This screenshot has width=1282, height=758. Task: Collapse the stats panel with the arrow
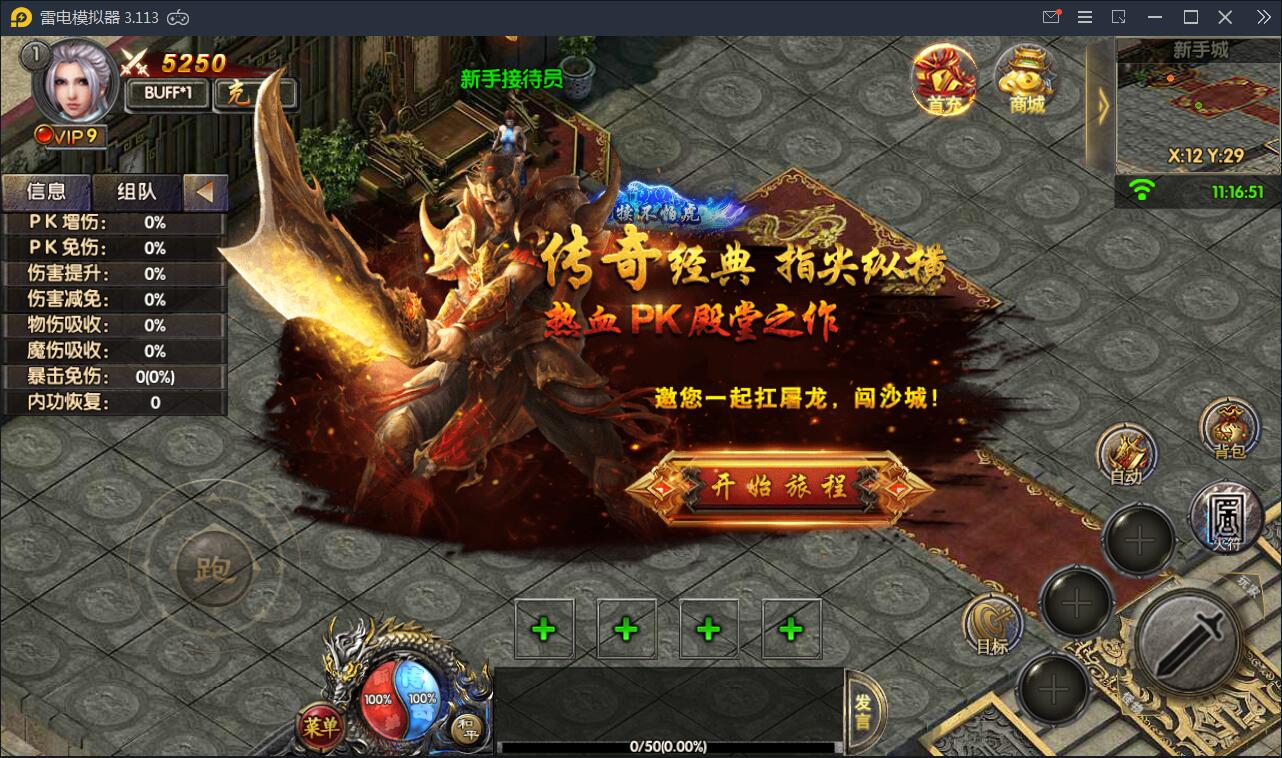tap(207, 192)
